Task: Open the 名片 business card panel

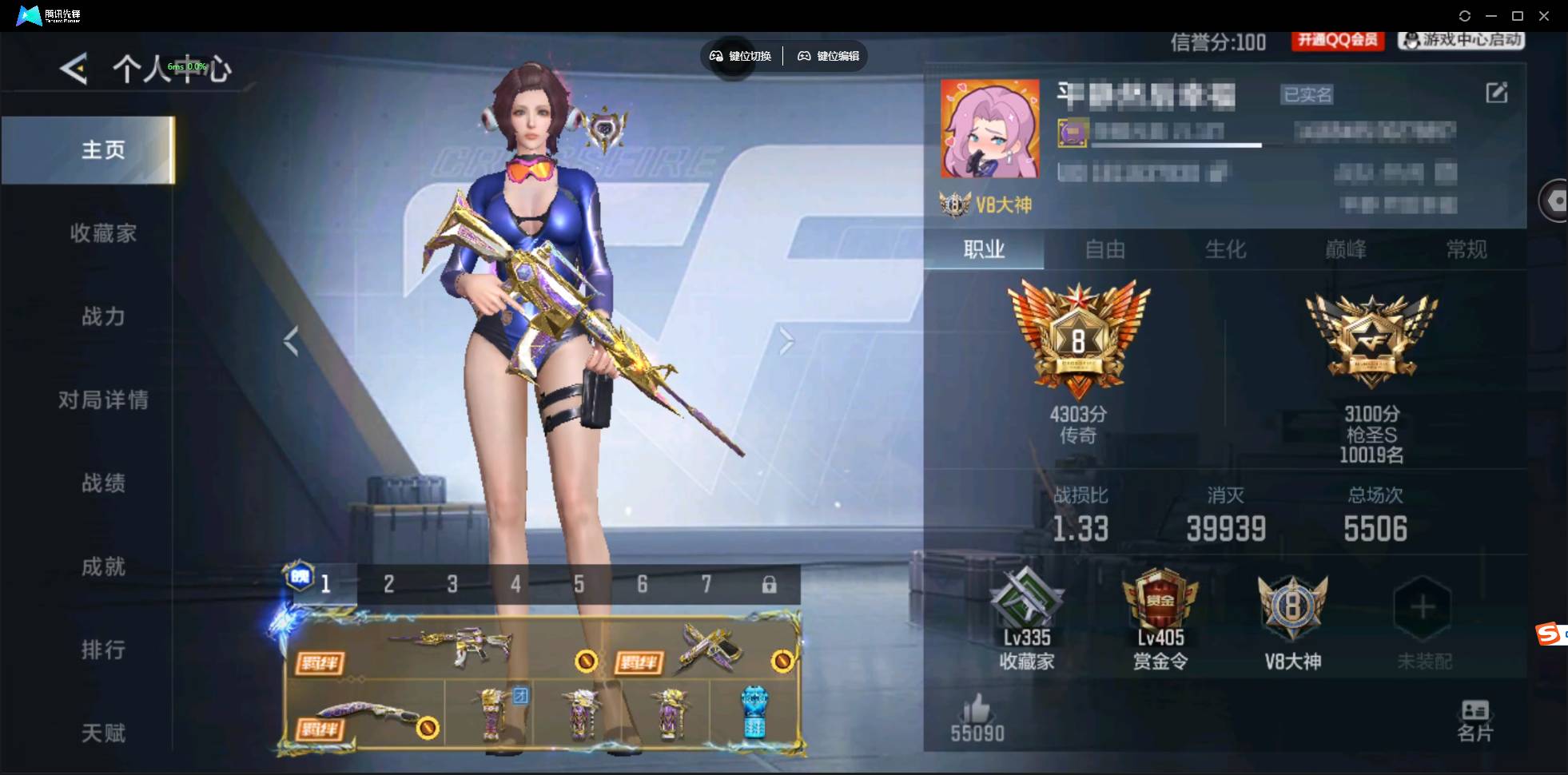Action: [1474, 717]
